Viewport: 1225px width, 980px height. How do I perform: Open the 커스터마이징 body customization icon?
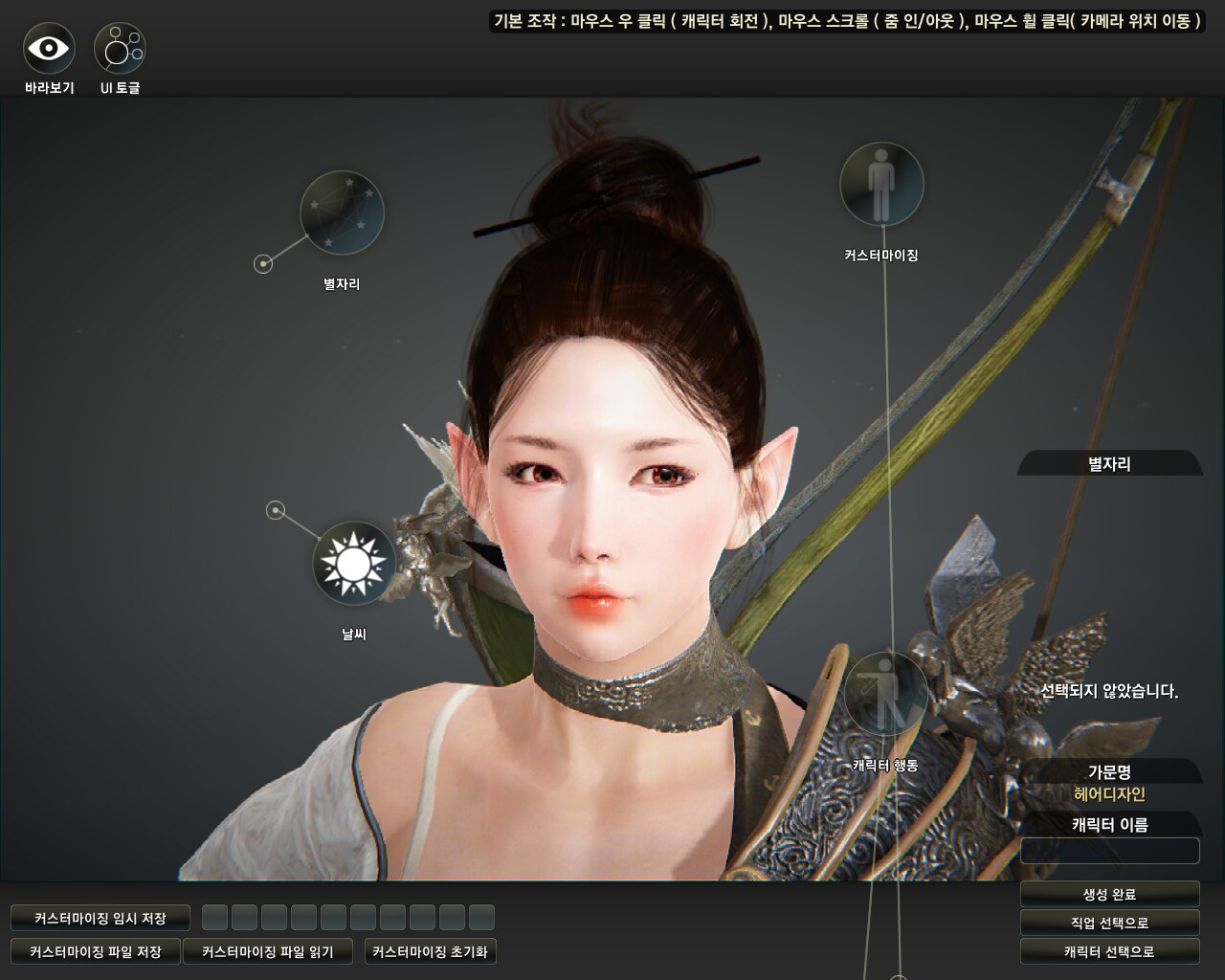tap(881, 185)
